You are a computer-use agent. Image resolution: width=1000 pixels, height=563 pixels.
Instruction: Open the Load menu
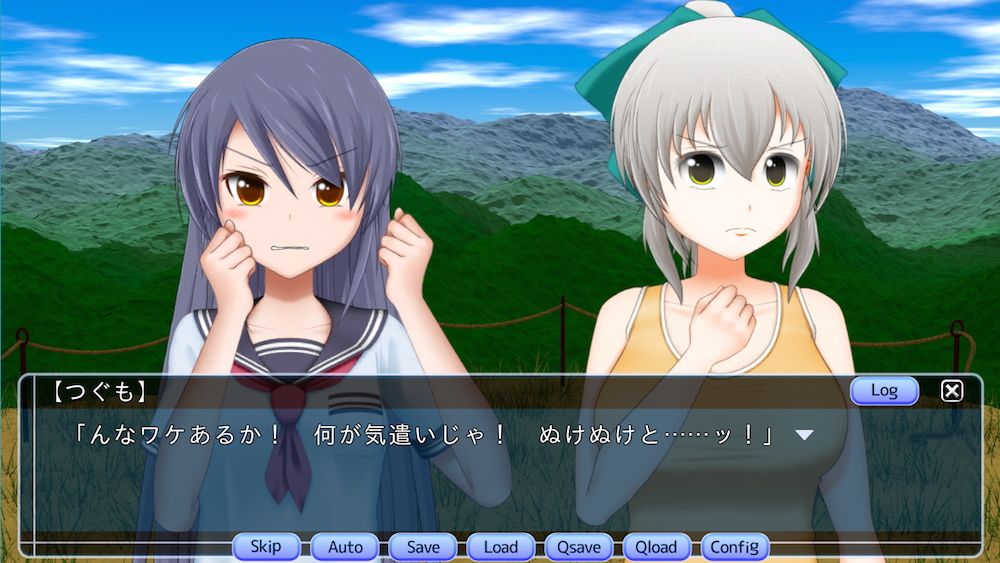coord(501,547)
